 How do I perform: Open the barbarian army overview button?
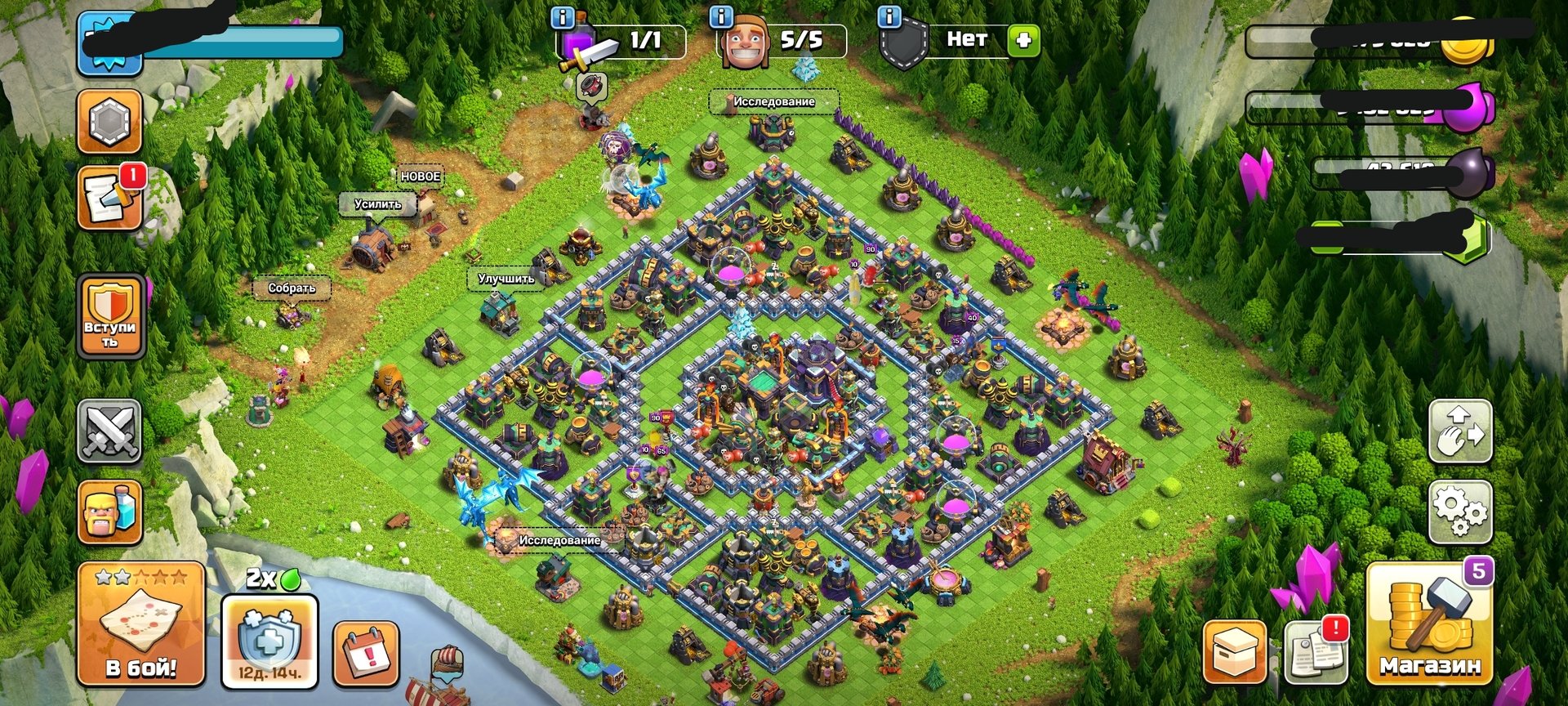pos(109,512)
